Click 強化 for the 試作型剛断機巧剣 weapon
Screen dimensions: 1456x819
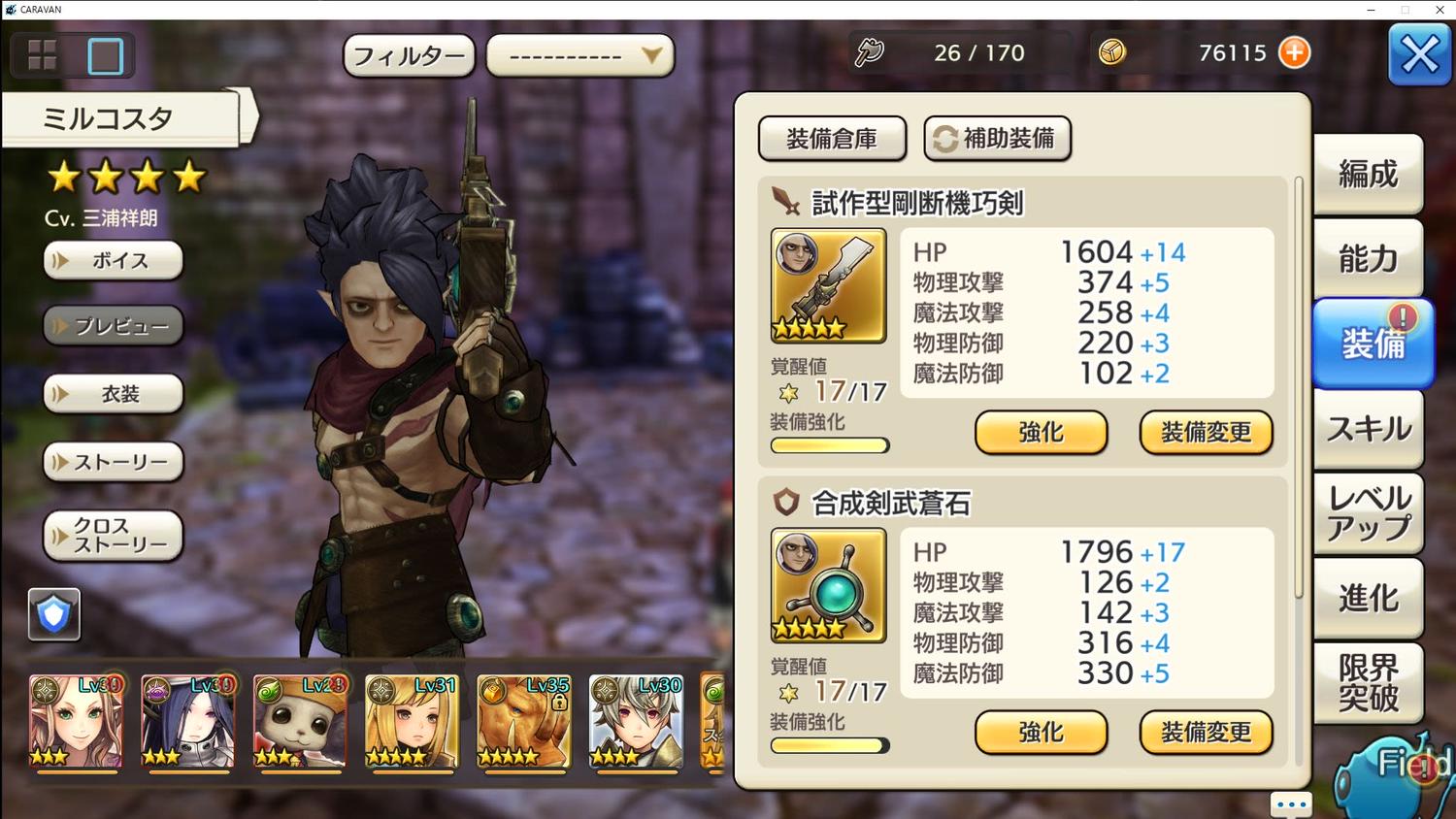coord(1041,433)
